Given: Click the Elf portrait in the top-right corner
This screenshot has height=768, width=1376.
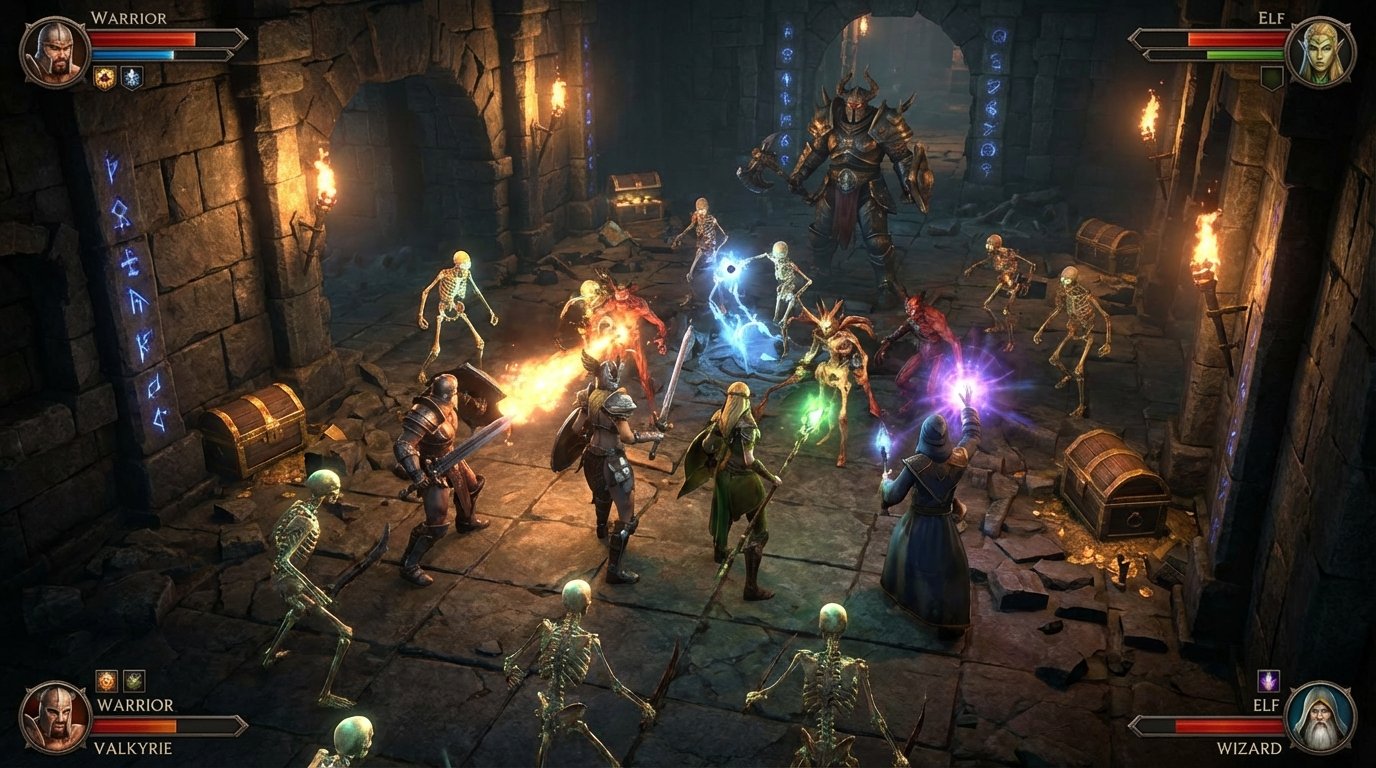Looking at the screenshot, I should [1321, 49].
